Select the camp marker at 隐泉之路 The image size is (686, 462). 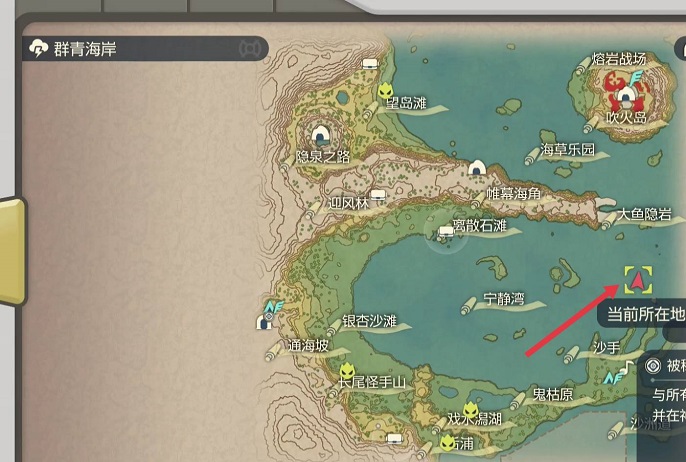click(x=321, y=135)
